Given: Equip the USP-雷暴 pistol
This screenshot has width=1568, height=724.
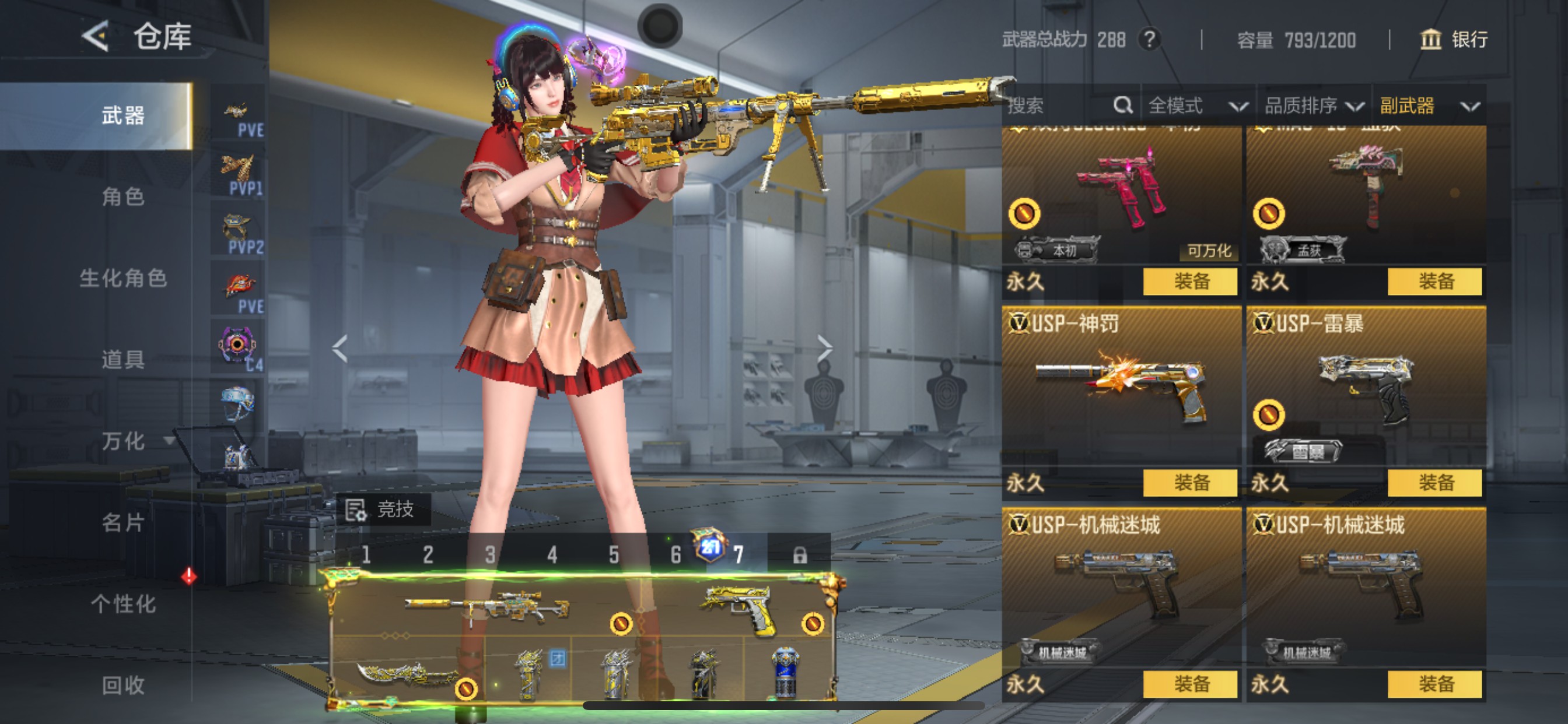Looking at the screenshot, I should tap(1434, 483).
